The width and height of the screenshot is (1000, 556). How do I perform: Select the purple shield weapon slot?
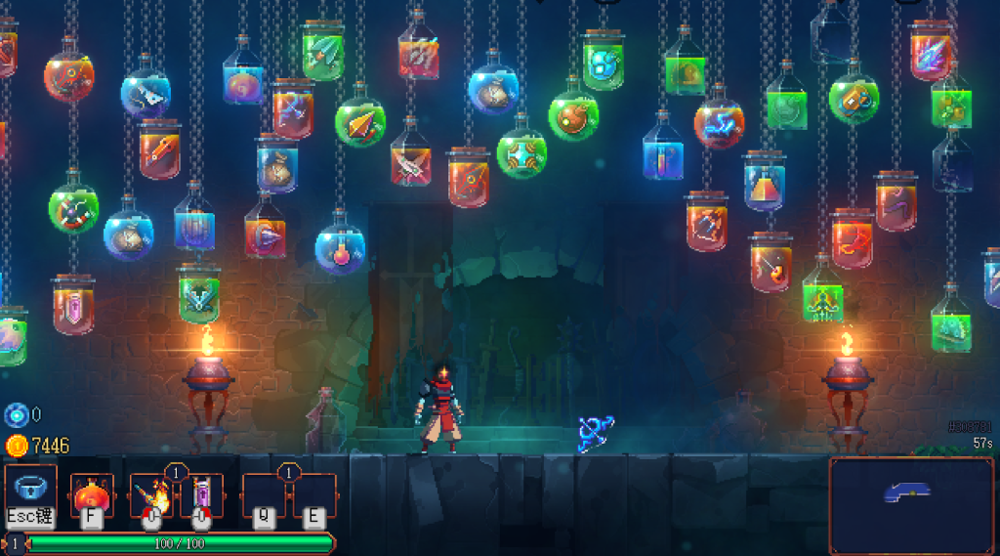[x=201, y=494]
